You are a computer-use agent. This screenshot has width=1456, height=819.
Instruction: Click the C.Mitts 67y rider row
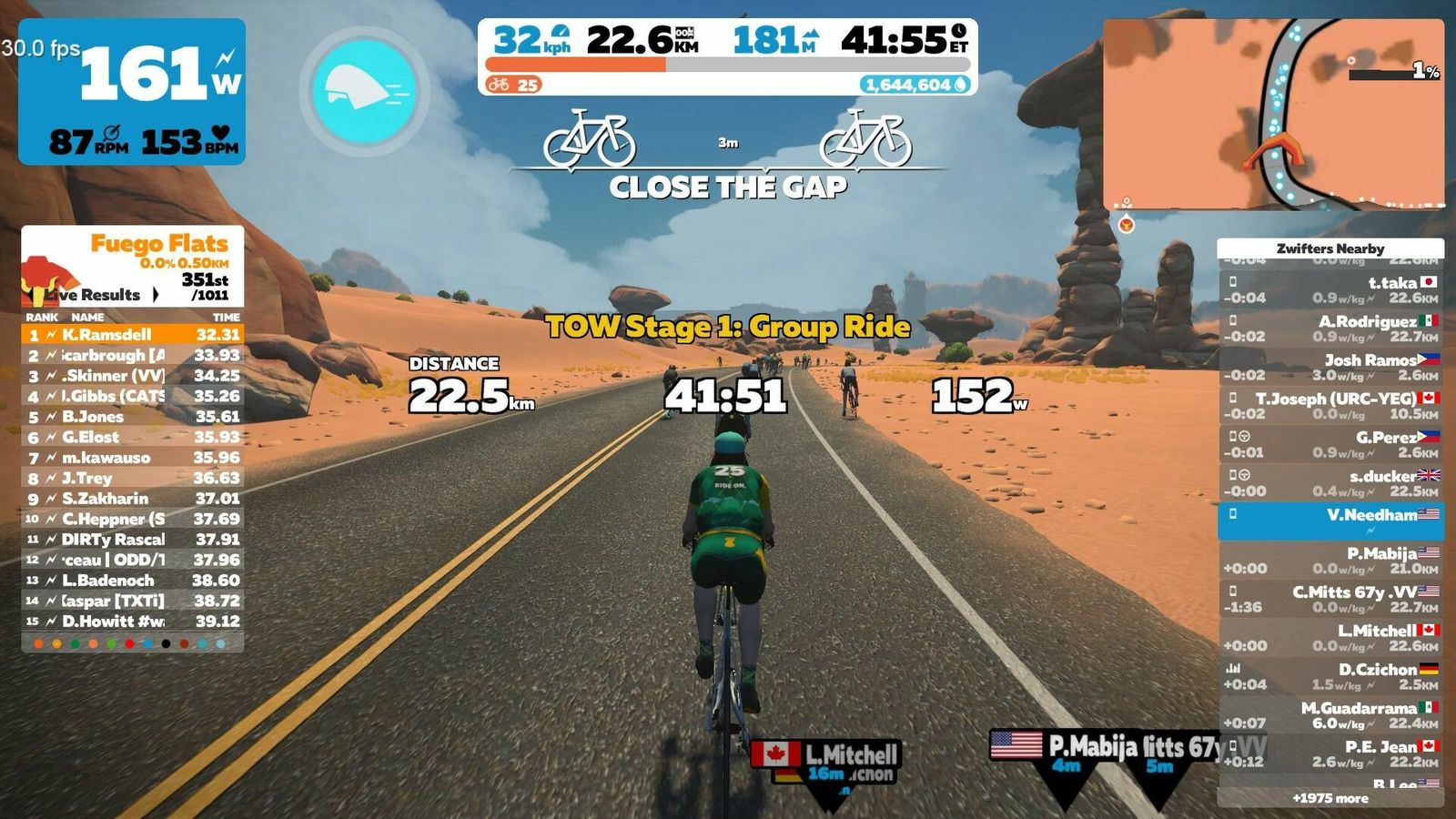click(1330, 599)
